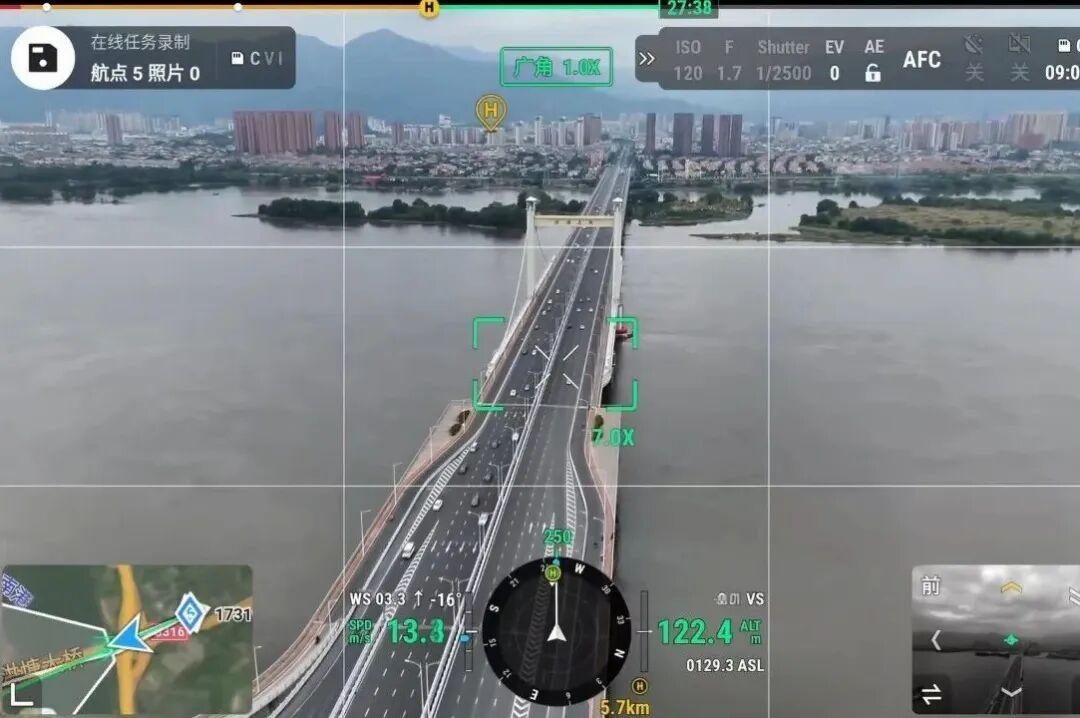Change the AFC focus mode
The width and height of the screenshot is (1080, 718).
pos(921,60)
